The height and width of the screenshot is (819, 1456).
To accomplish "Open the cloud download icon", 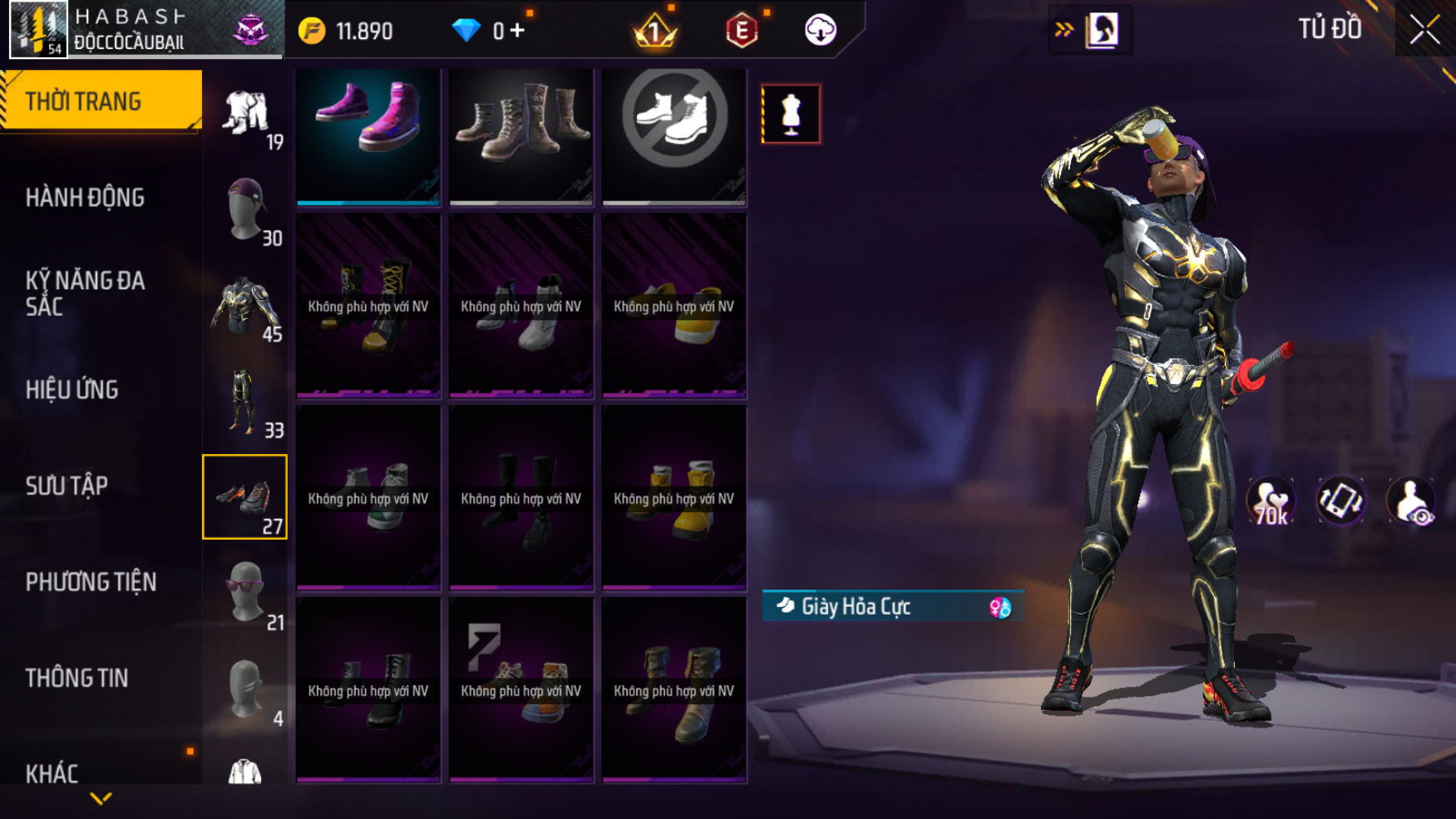I will click(820, 31).
